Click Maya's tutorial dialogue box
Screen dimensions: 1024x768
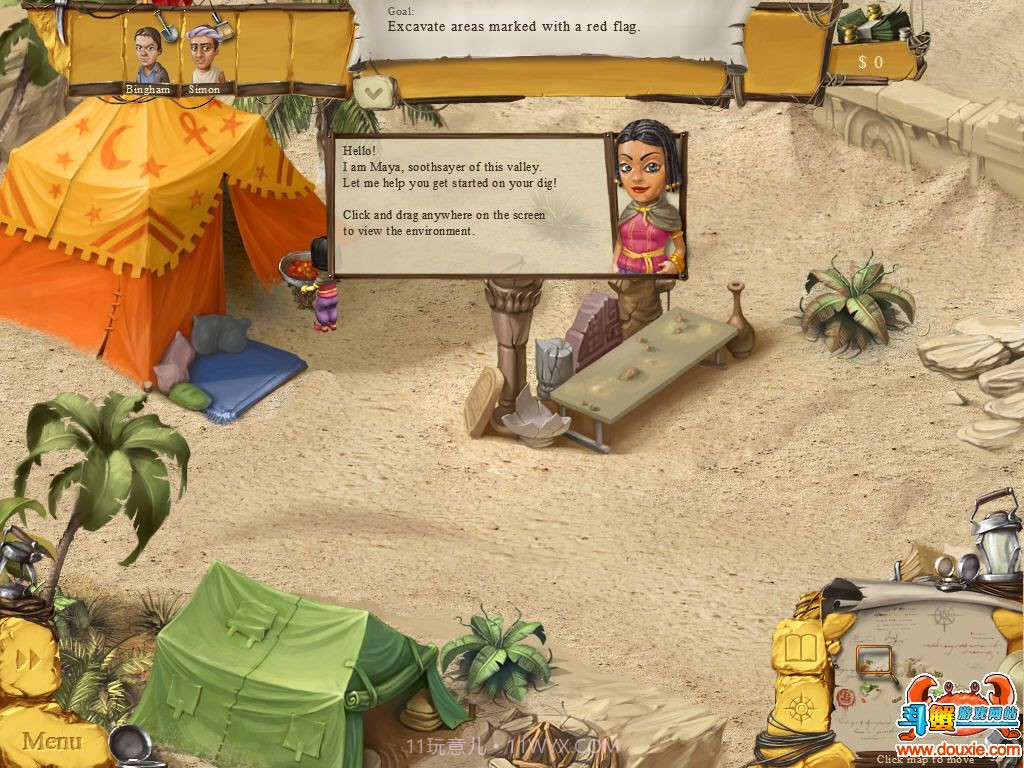[472, 204]
